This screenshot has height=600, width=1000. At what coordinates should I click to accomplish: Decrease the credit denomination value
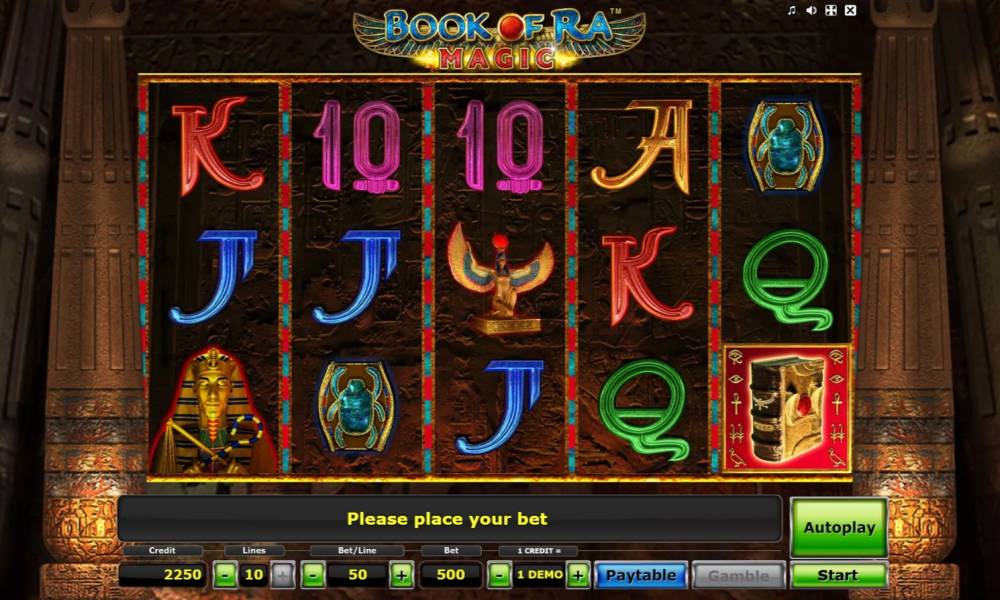click(500, 575)
